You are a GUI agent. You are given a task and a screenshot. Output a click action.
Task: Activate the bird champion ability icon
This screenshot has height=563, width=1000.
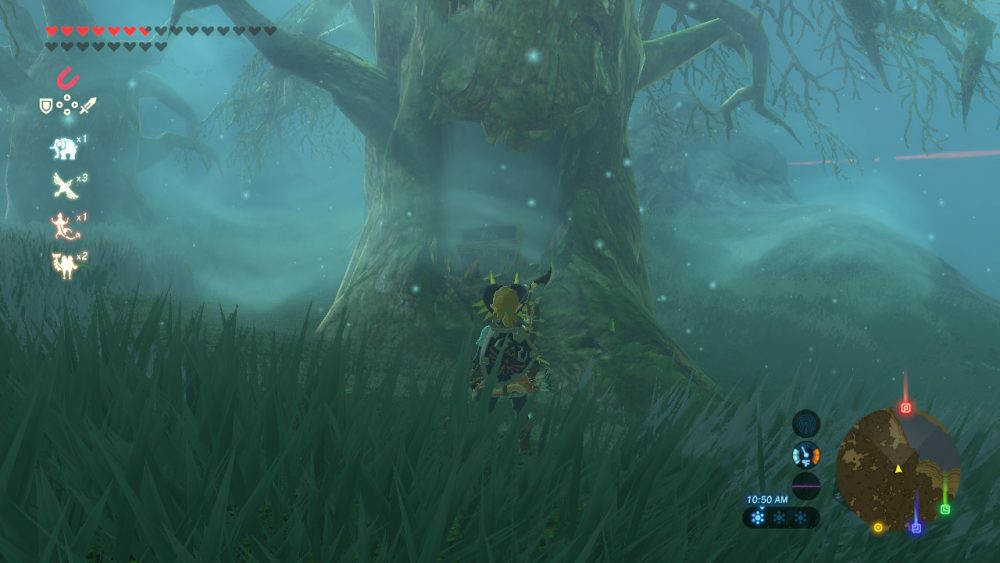tap(64, 185)
